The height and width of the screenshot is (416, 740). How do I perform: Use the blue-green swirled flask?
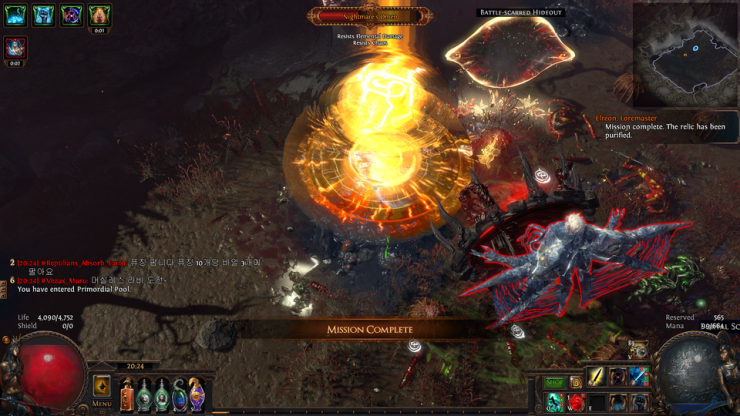click(x=179, y=395)
